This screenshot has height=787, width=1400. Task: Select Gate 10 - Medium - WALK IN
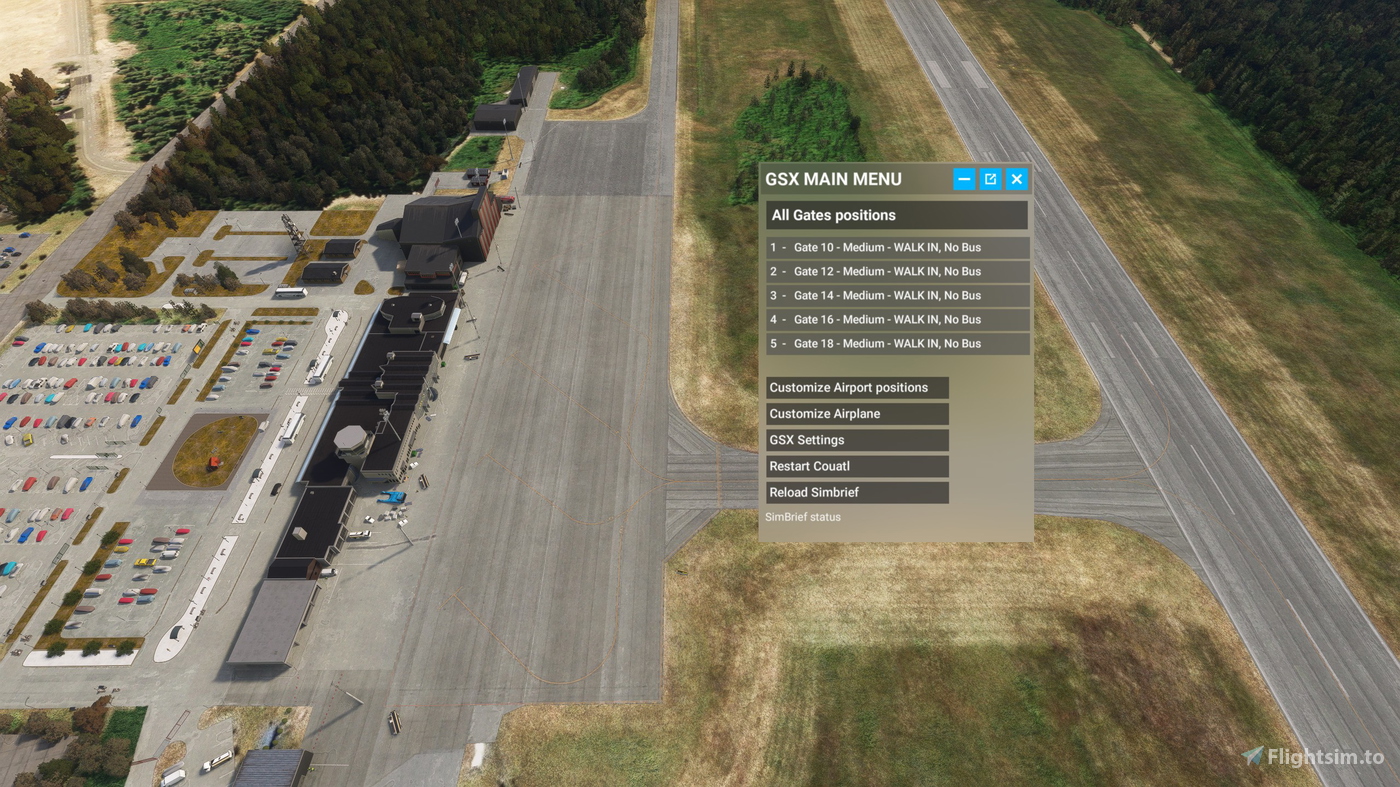(x=895, y=247)
